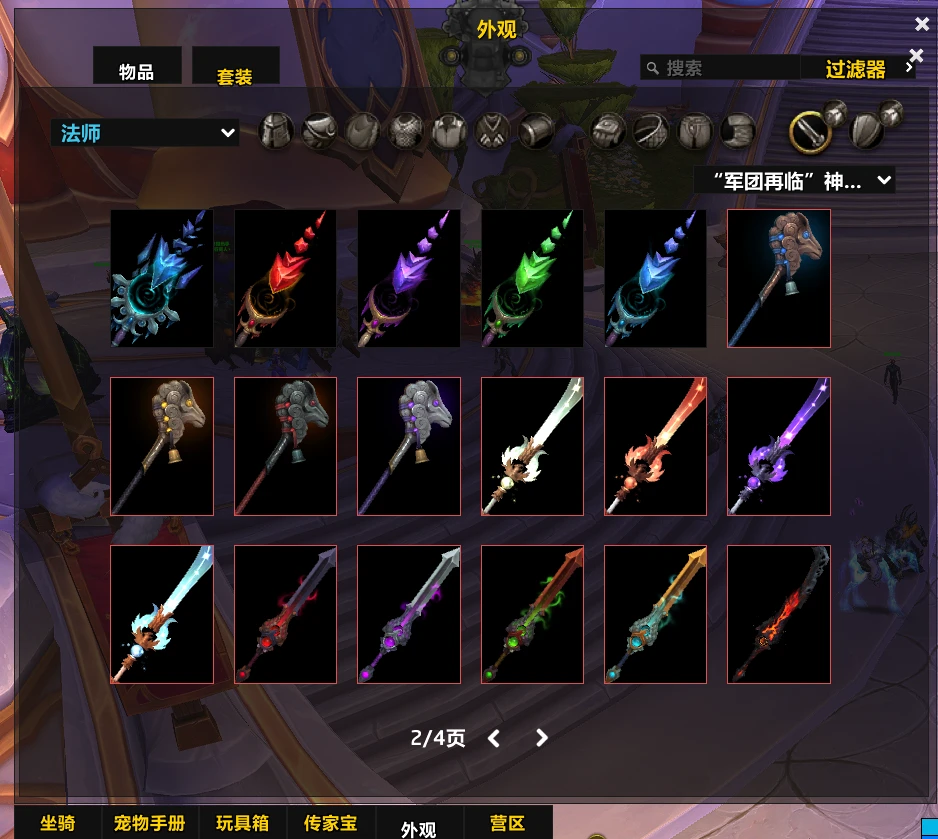Viewport: 938px width, 839px height.
Task: Select the helmet slot icon
Action: [276, 131]
